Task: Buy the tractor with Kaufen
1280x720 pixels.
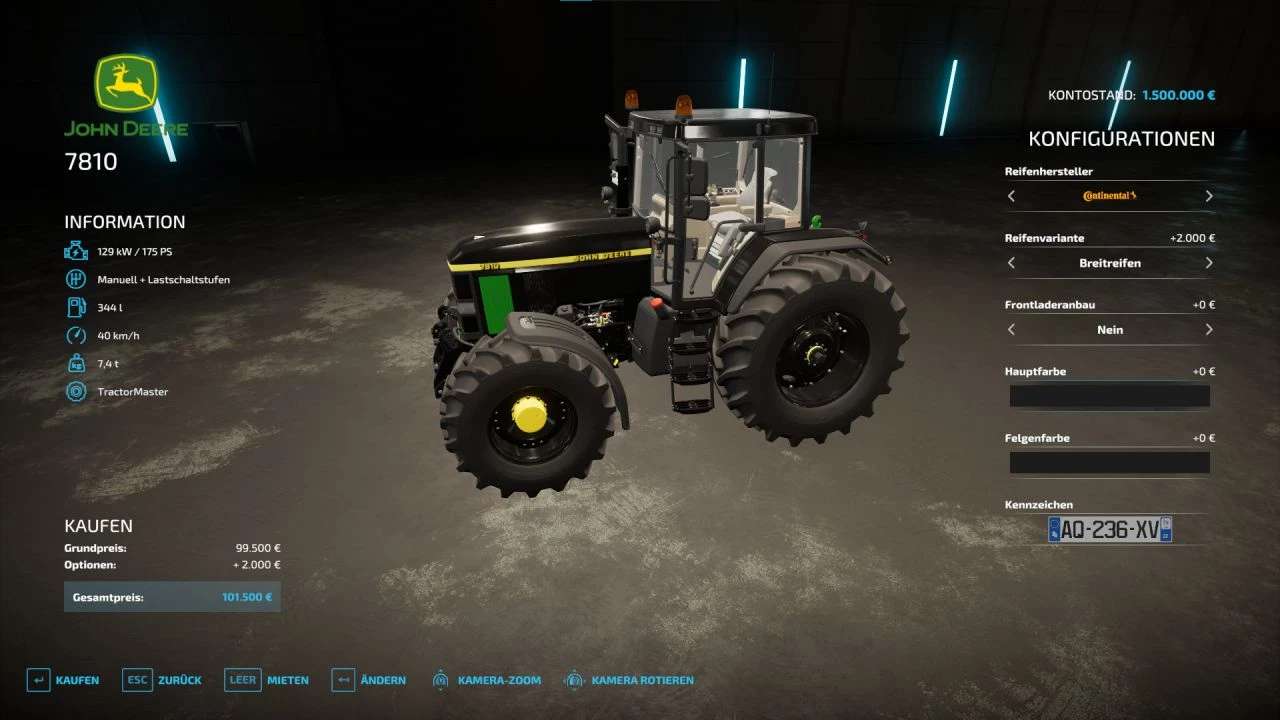Action: point(63,680)
